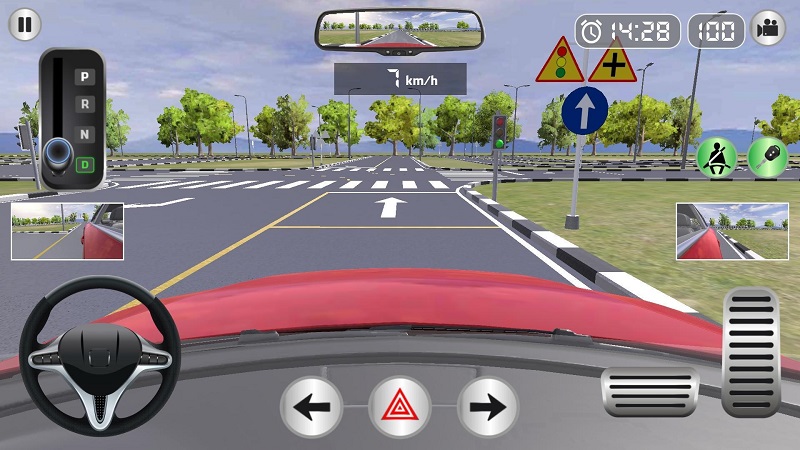Image resolution: width=800 pixels, height=450 pixels.
Task: Step on the accelerator pedal
Action: [x=750, y=350]
